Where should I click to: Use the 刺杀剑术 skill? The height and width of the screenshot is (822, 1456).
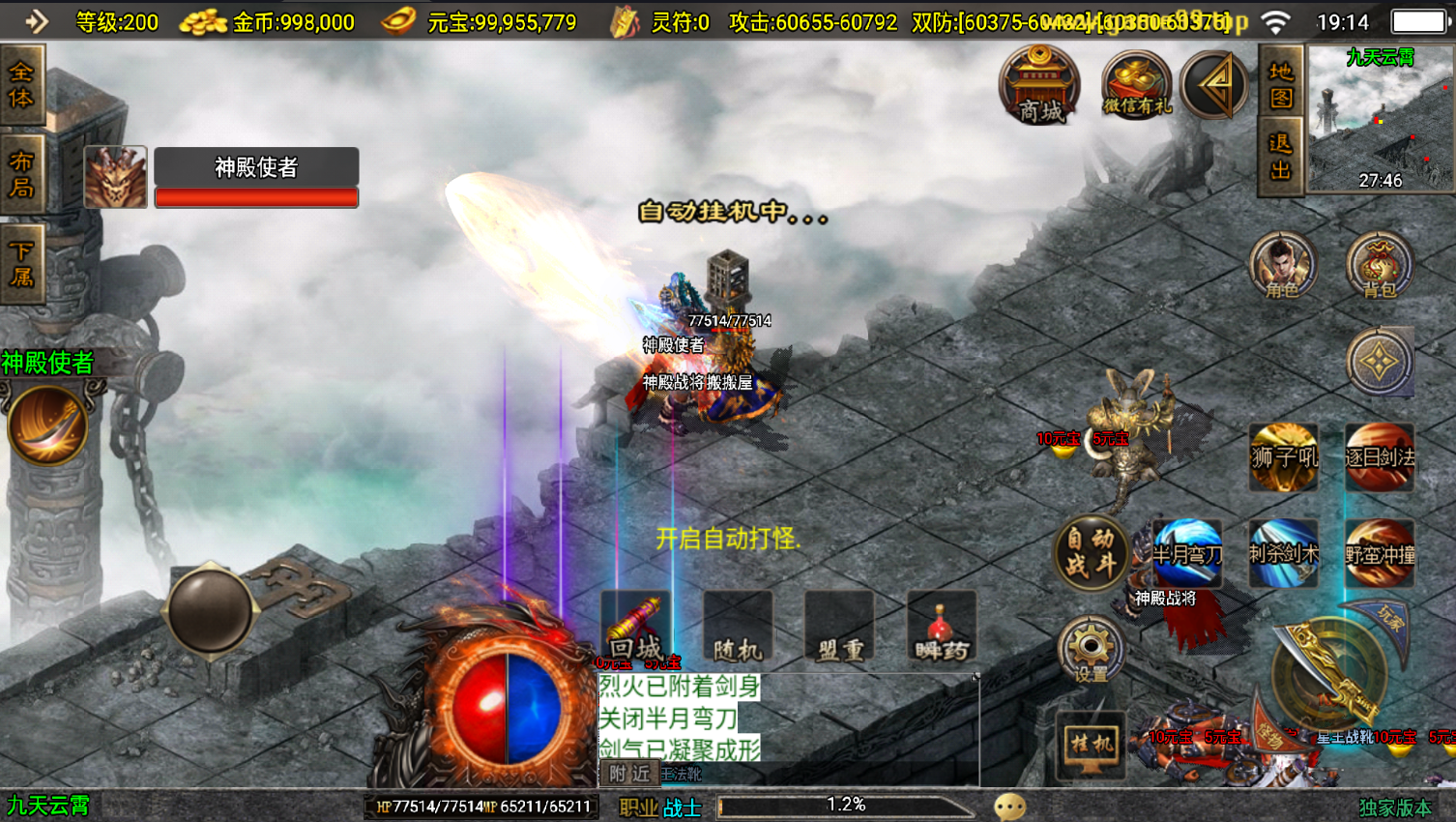1283,553
